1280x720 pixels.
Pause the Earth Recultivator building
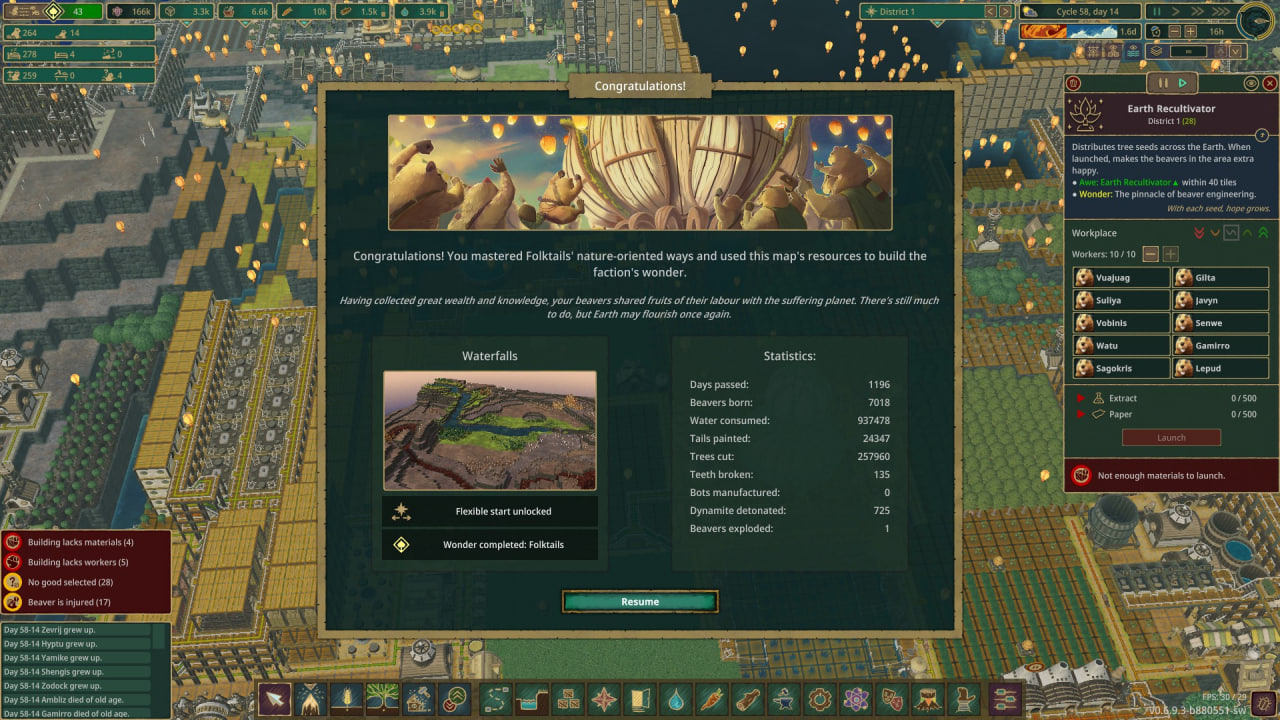click(x=1163, y=84)
